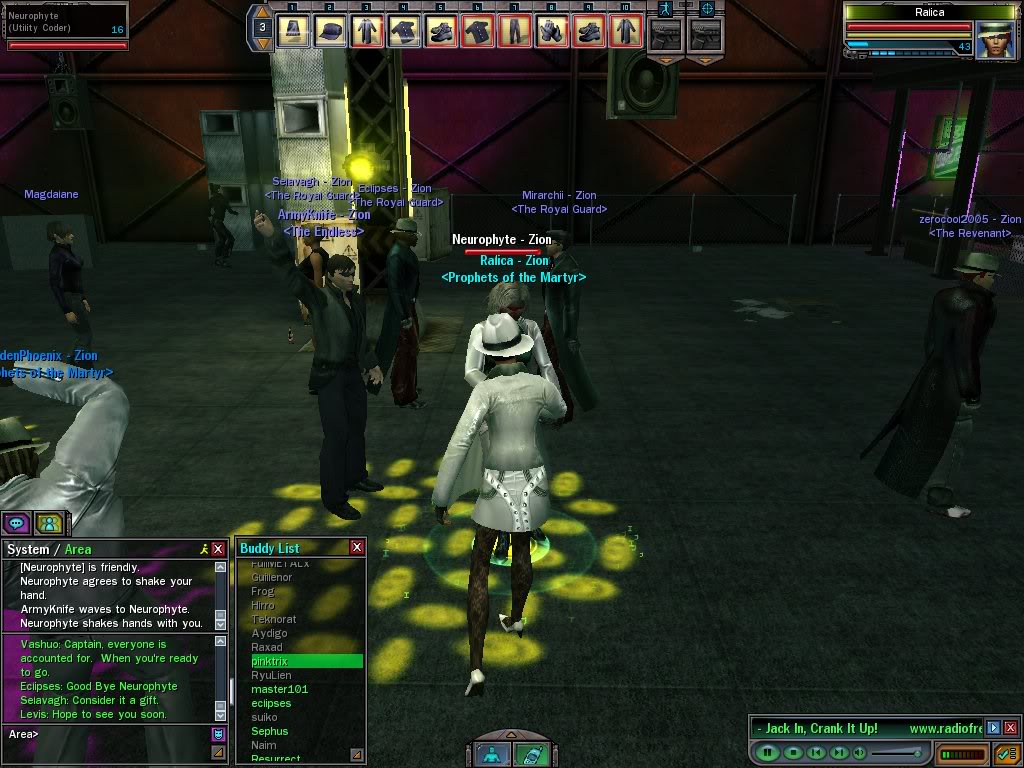Select master101 in the Buddy List
1024x768 pixels.
(x=306, y=689)
